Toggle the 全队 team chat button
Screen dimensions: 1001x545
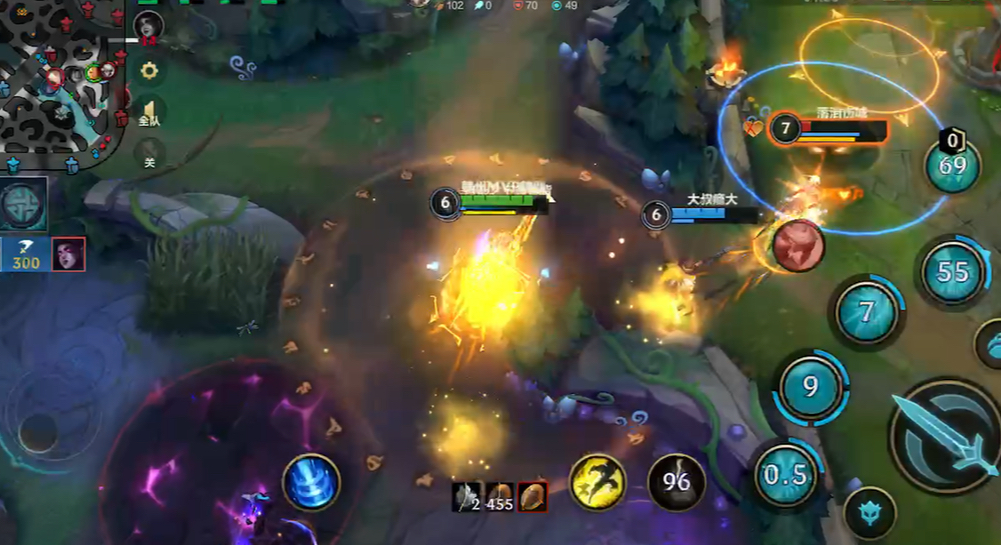pyautogui.click(x=149, y=111)
